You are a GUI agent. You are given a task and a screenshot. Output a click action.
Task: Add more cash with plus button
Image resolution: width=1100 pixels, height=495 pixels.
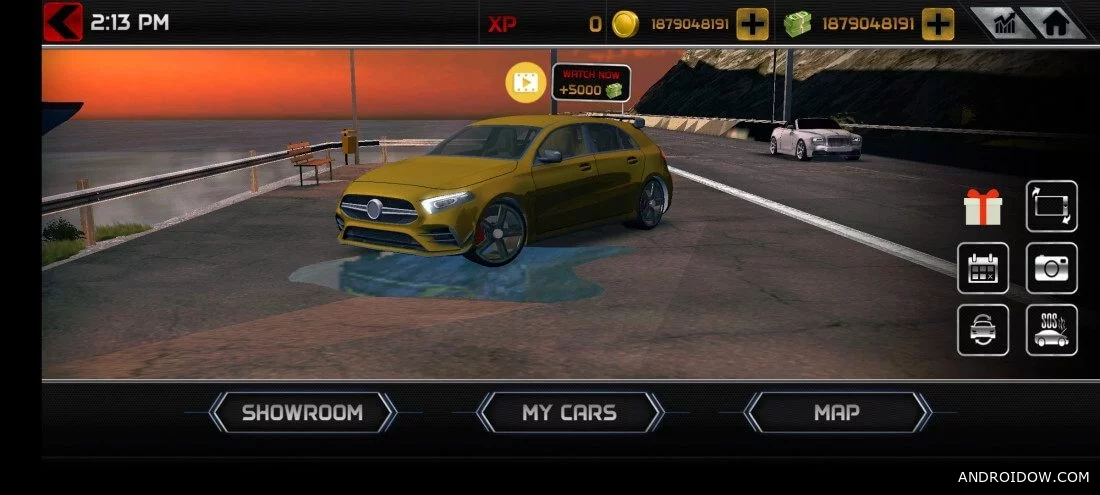937,23
